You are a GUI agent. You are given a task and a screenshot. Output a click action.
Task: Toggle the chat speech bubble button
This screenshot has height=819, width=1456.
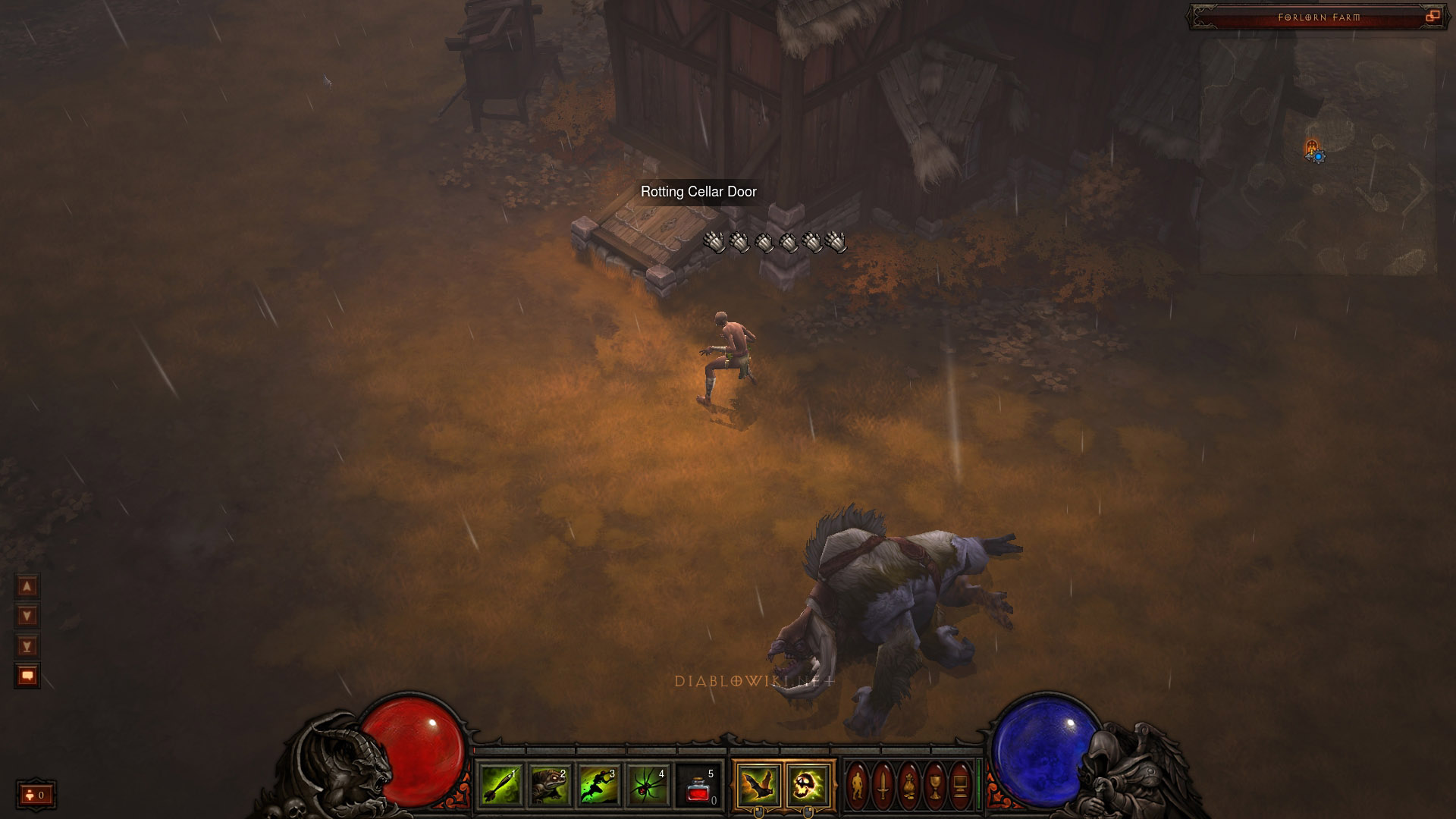tap(27, 676)
